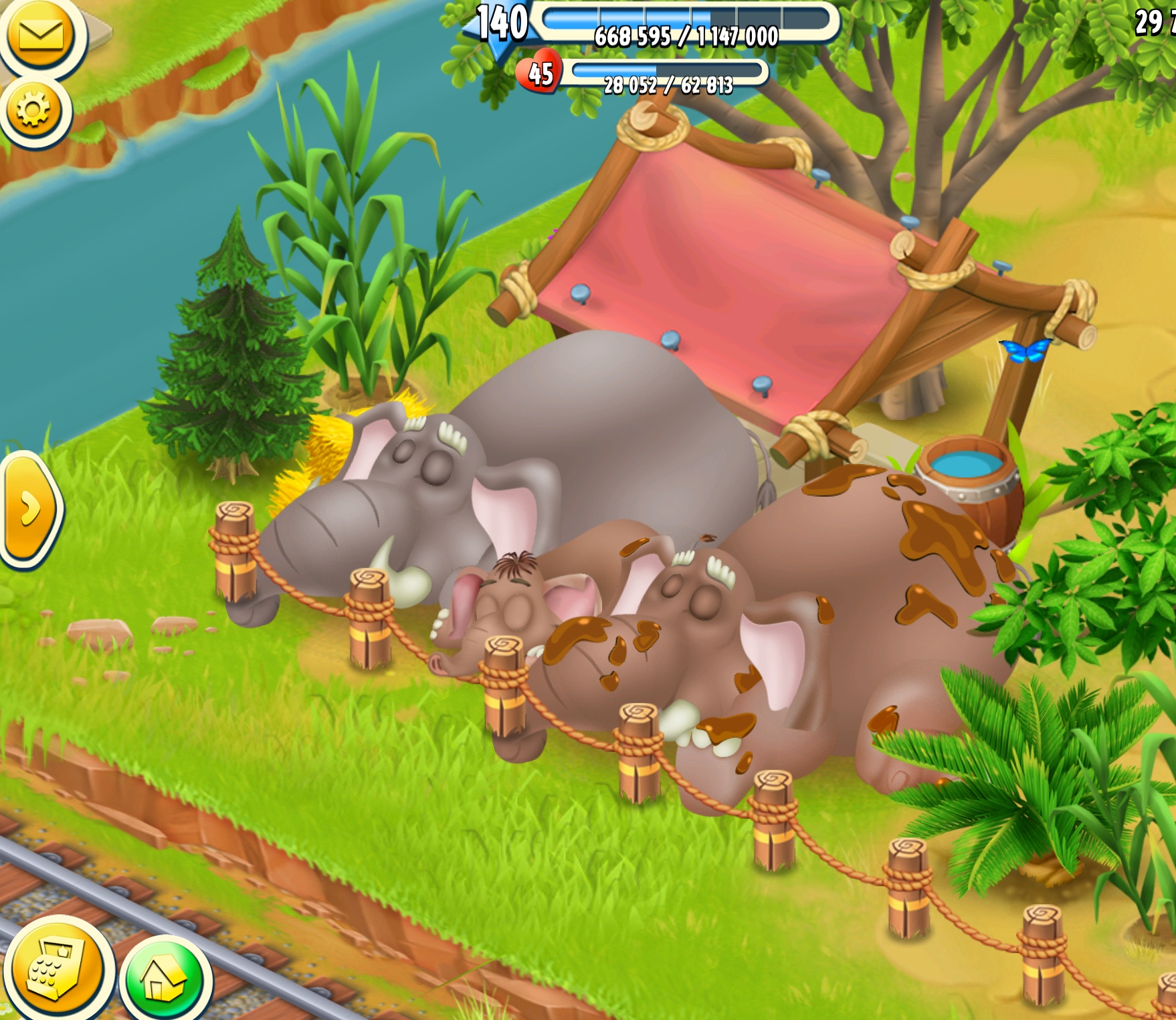
Task: Open the settings gear menu
Action: click(x=35, y=110)
